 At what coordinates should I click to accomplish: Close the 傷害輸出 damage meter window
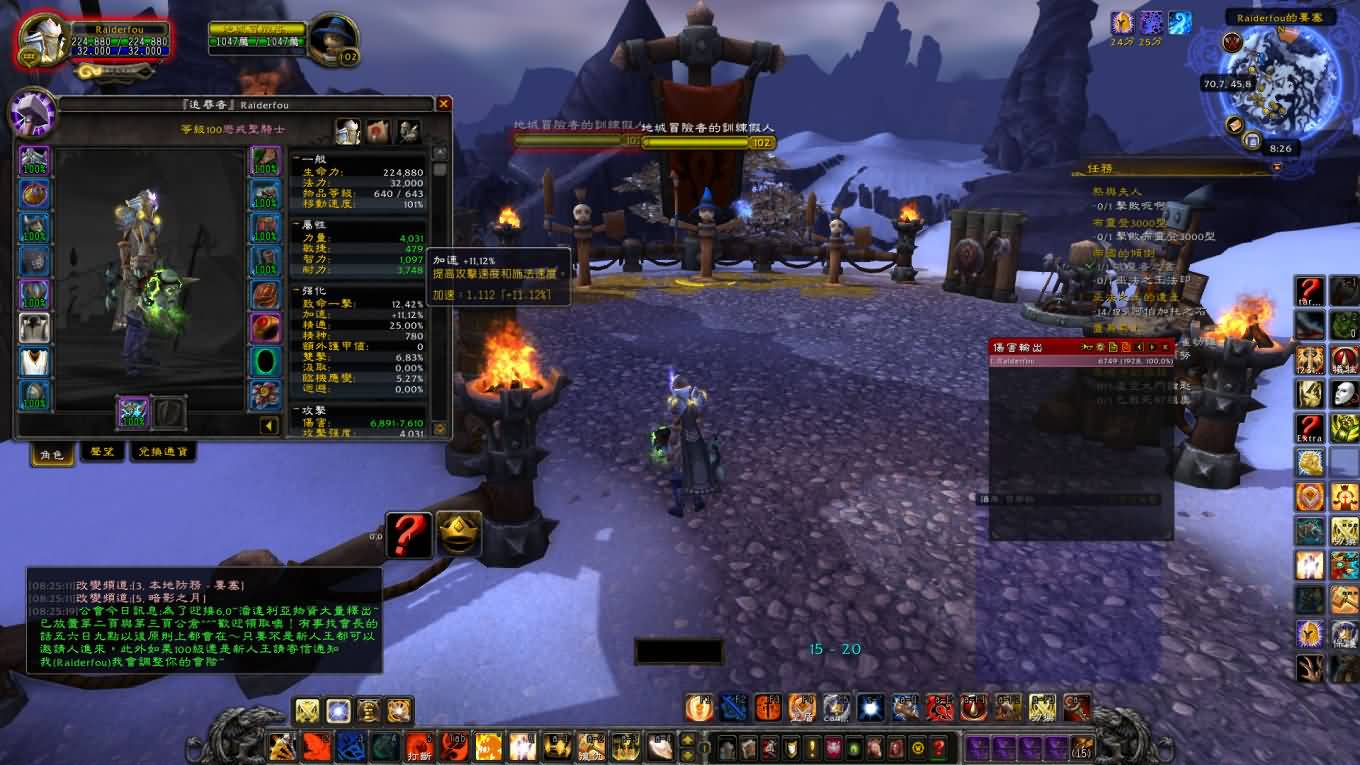point(1166,347)
